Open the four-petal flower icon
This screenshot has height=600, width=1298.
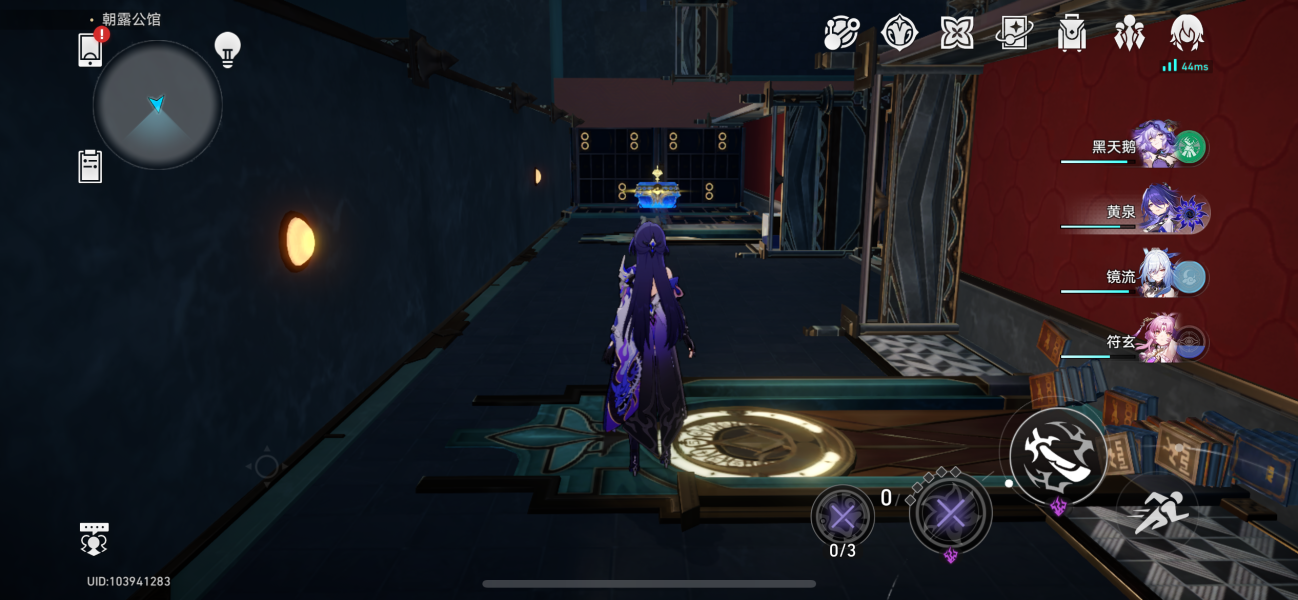pos(957,34)
